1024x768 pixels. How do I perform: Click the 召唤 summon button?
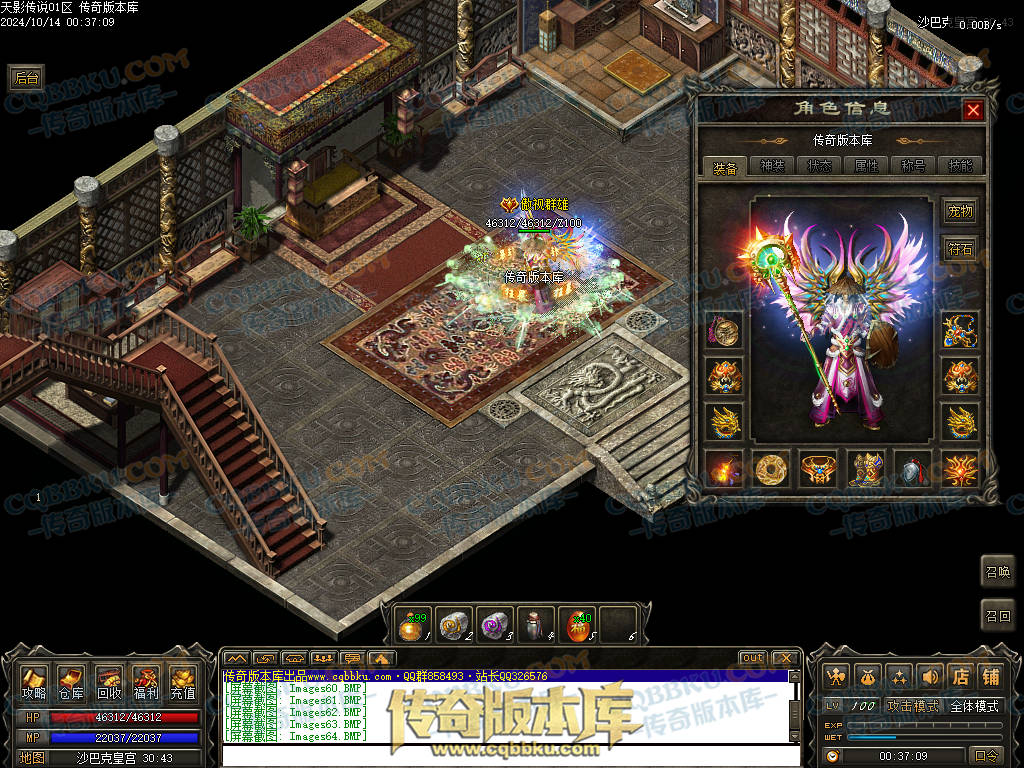(x=997, y=572)
